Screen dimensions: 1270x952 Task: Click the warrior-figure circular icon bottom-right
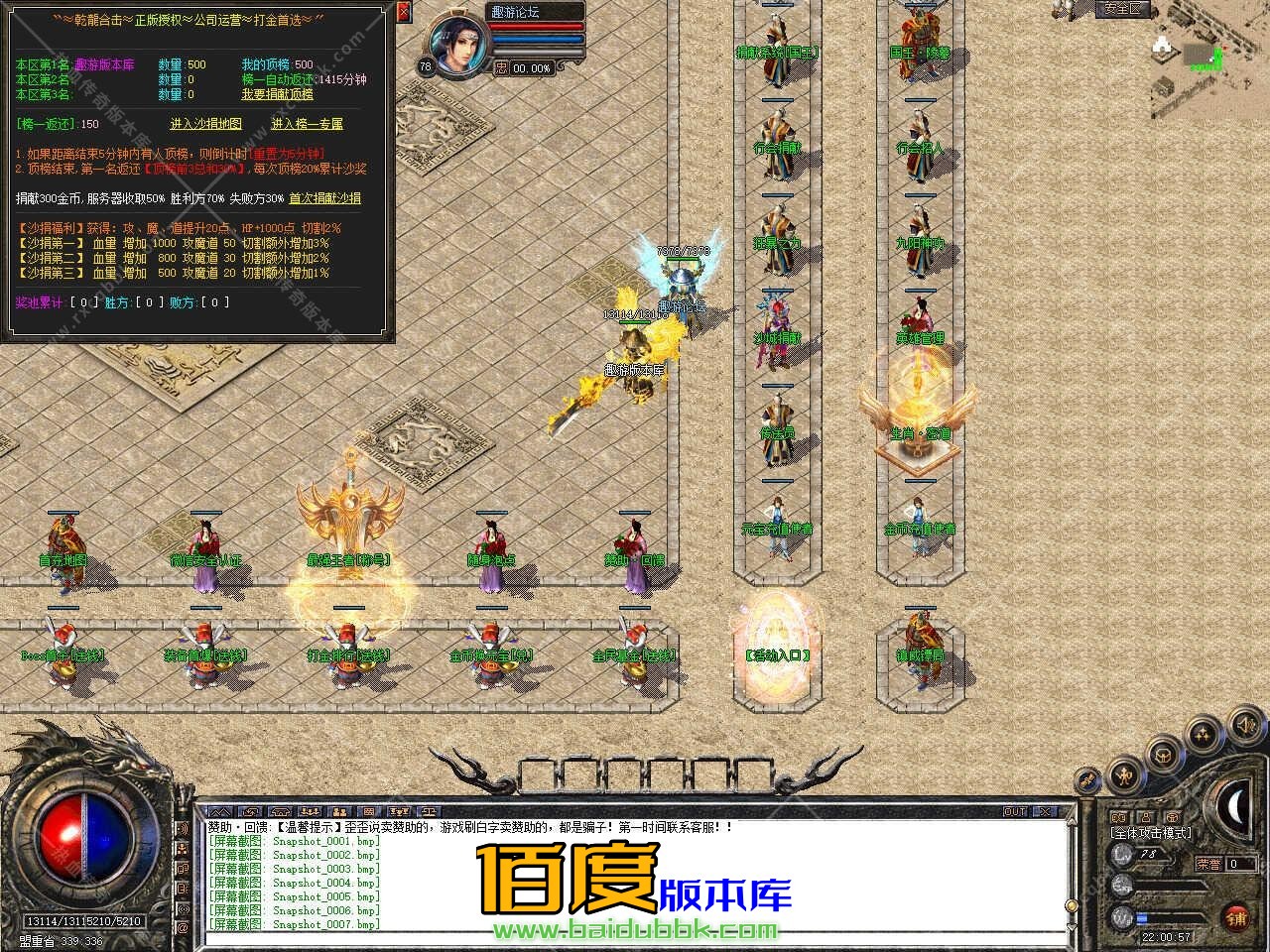coord(1123,776)
